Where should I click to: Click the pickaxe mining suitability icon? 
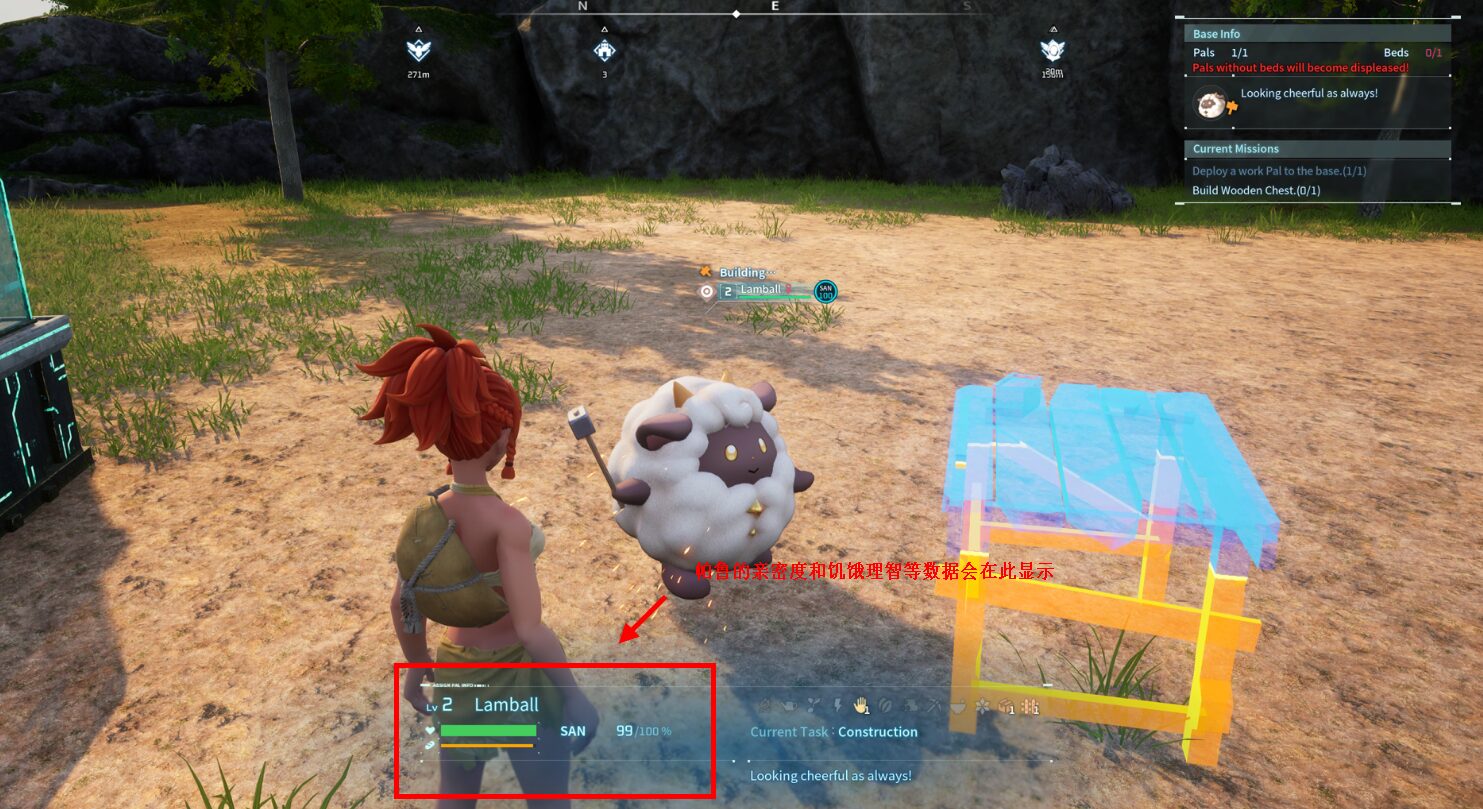coord(934,706)
